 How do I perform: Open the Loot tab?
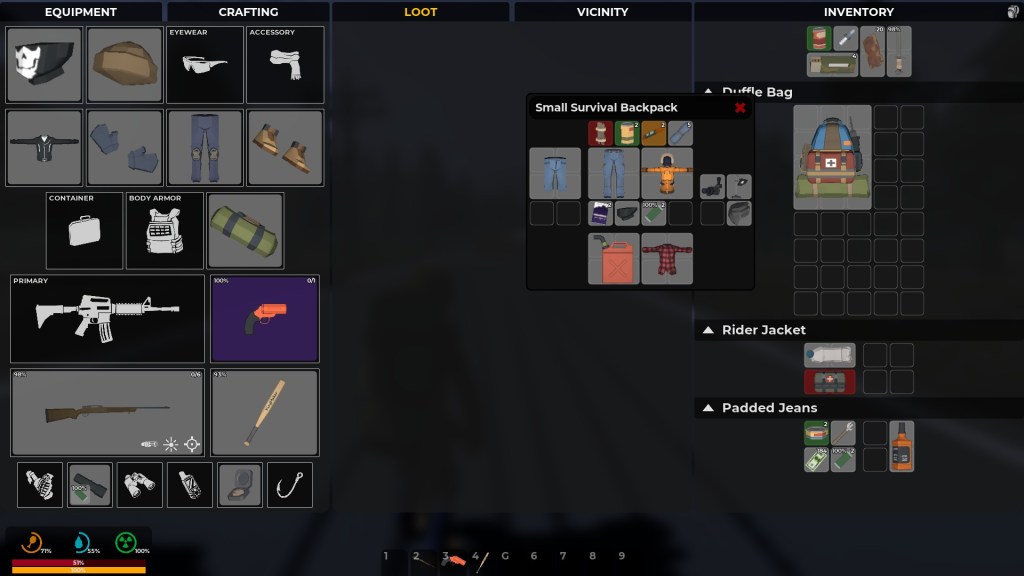[421, 12]
